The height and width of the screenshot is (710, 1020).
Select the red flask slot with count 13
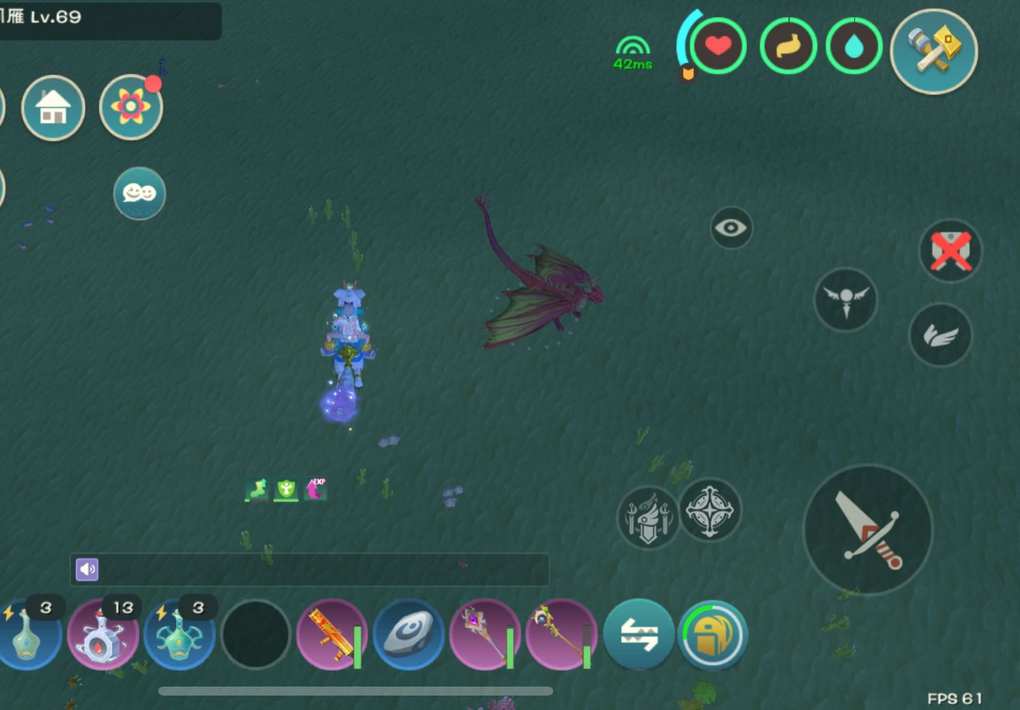pyautogui.click(x=102, y=635)
